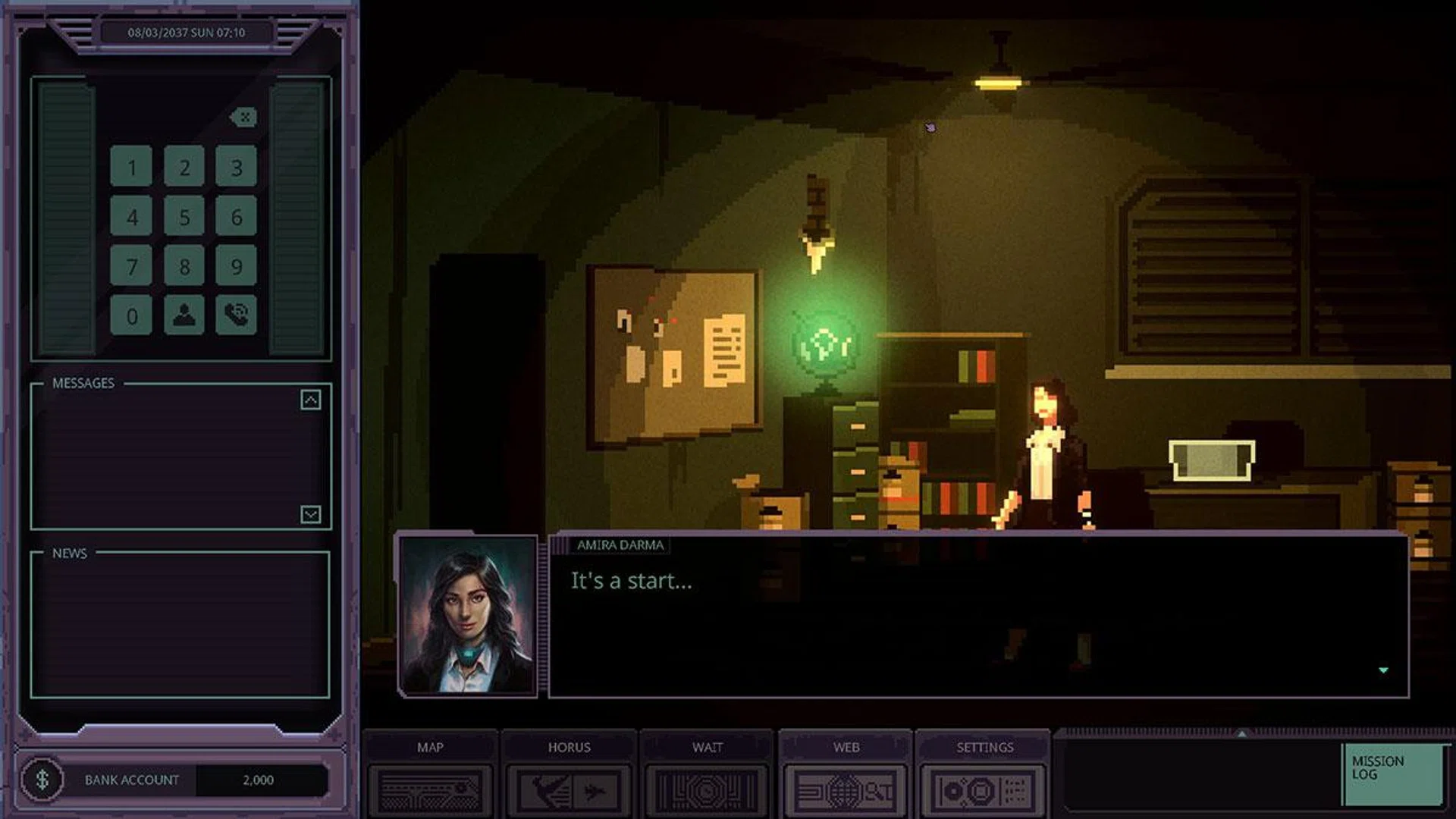Screen dimensions: 1456x819
Task: Click the MAP label in the bottom bar
Action: (x=431, y=747)
